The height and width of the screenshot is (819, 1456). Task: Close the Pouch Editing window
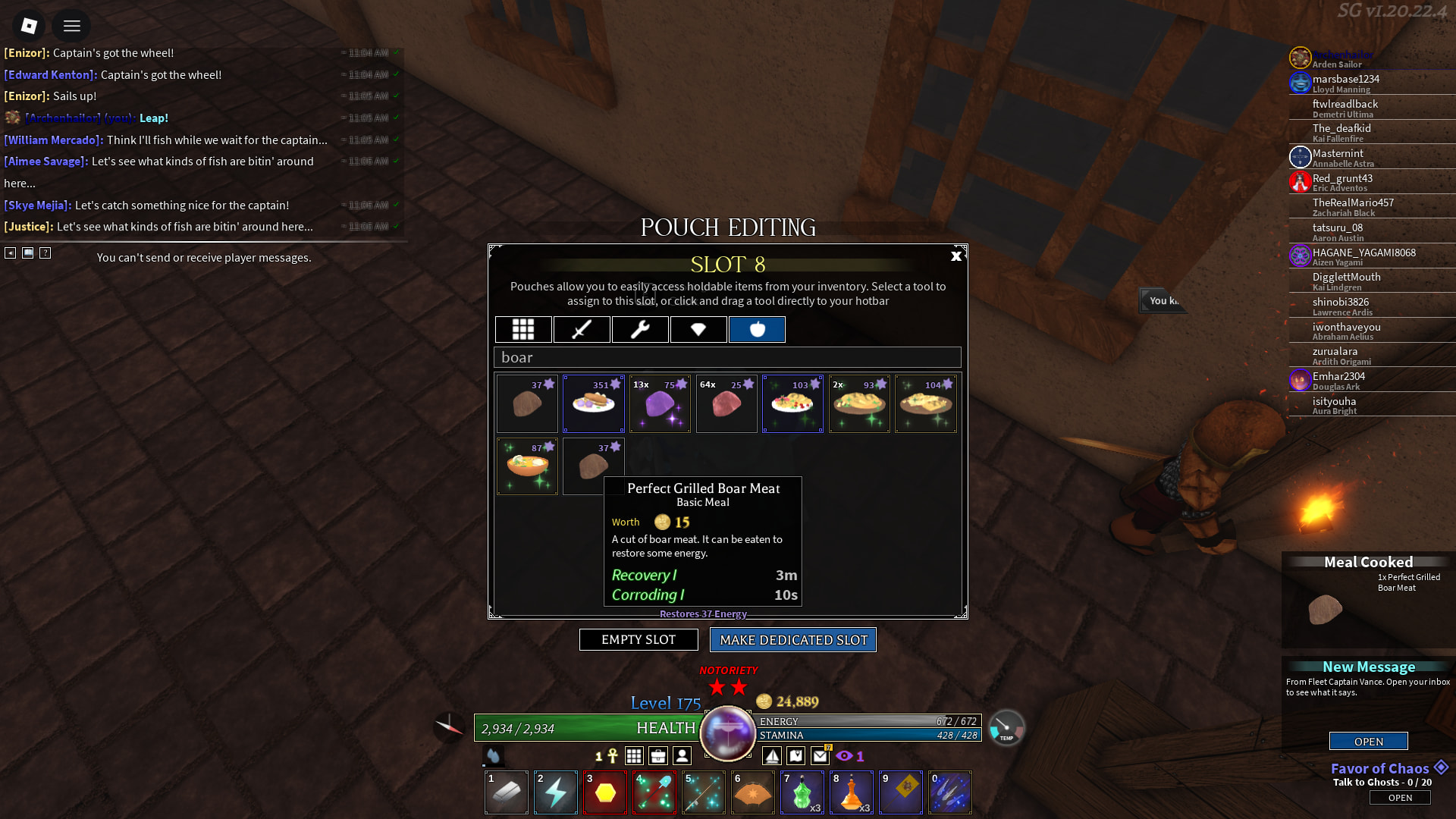[x=955, y=256]
